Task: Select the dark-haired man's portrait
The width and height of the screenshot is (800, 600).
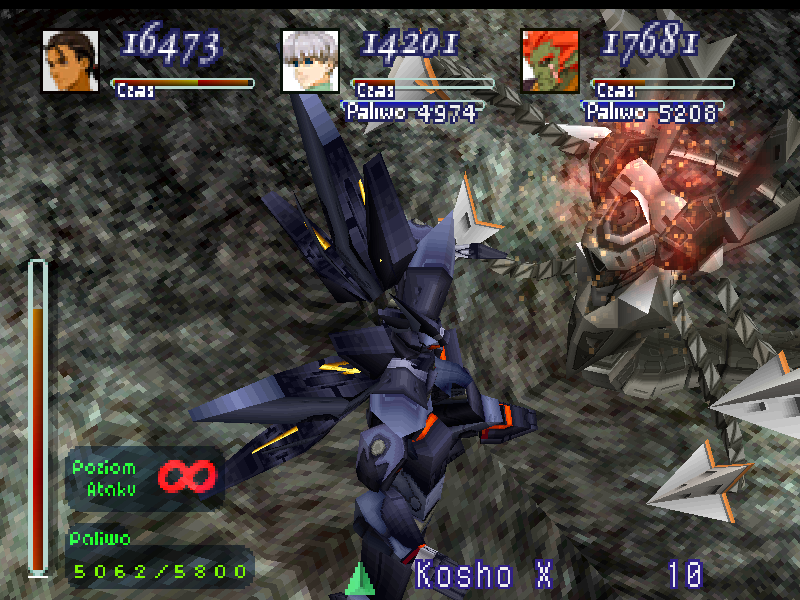Action: click(x=70, y=61)
